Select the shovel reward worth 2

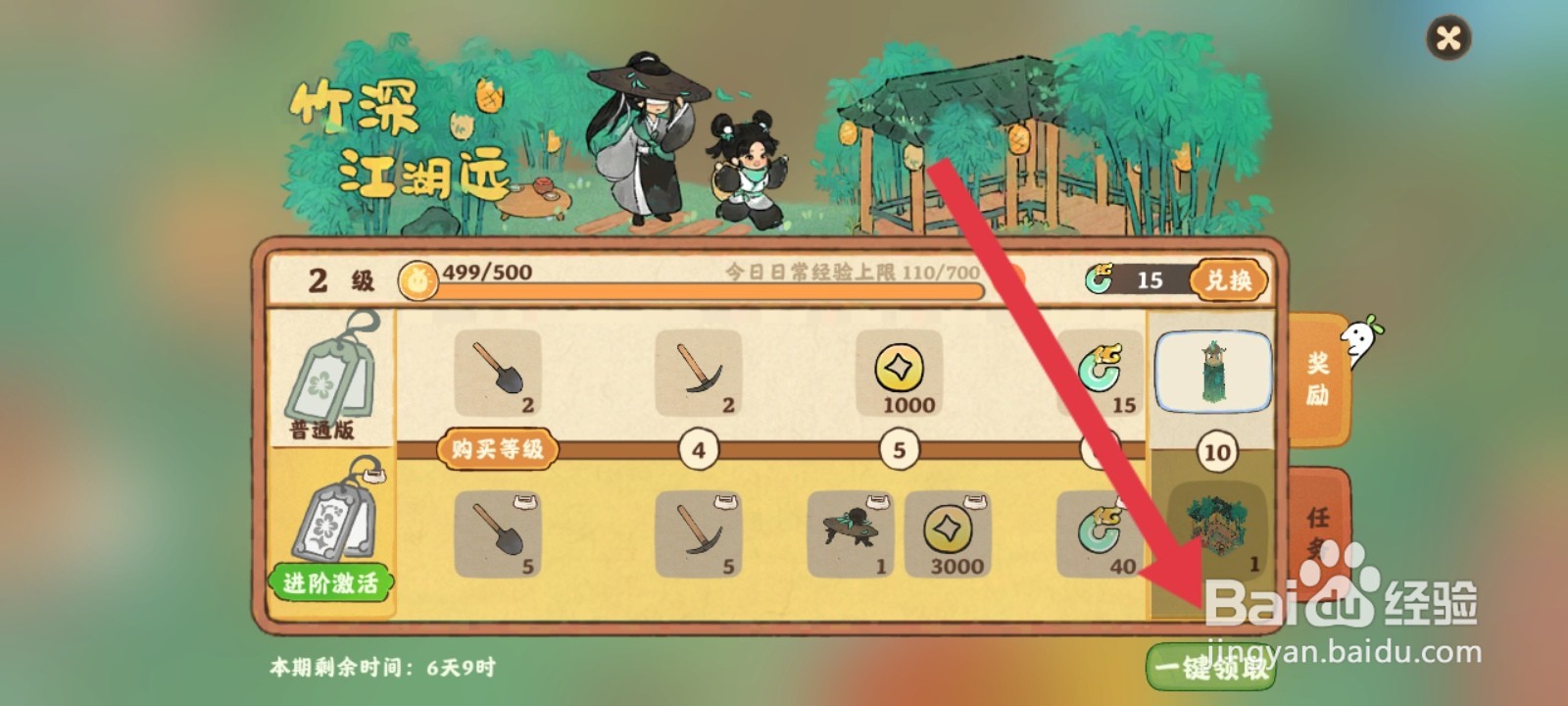point(499,375)
